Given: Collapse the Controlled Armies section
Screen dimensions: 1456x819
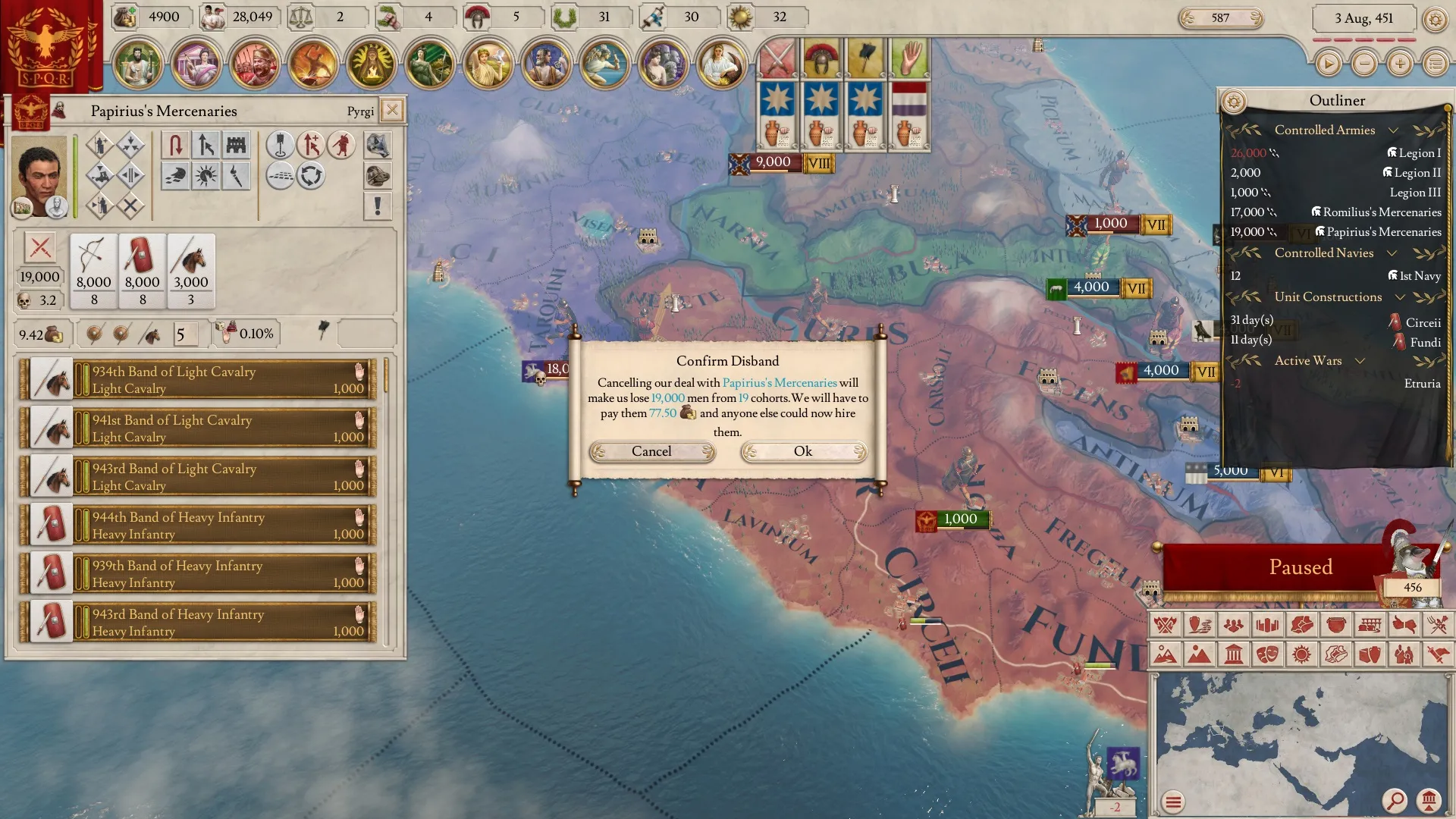Looking at the screenshot, I should tap(1393, 130).
